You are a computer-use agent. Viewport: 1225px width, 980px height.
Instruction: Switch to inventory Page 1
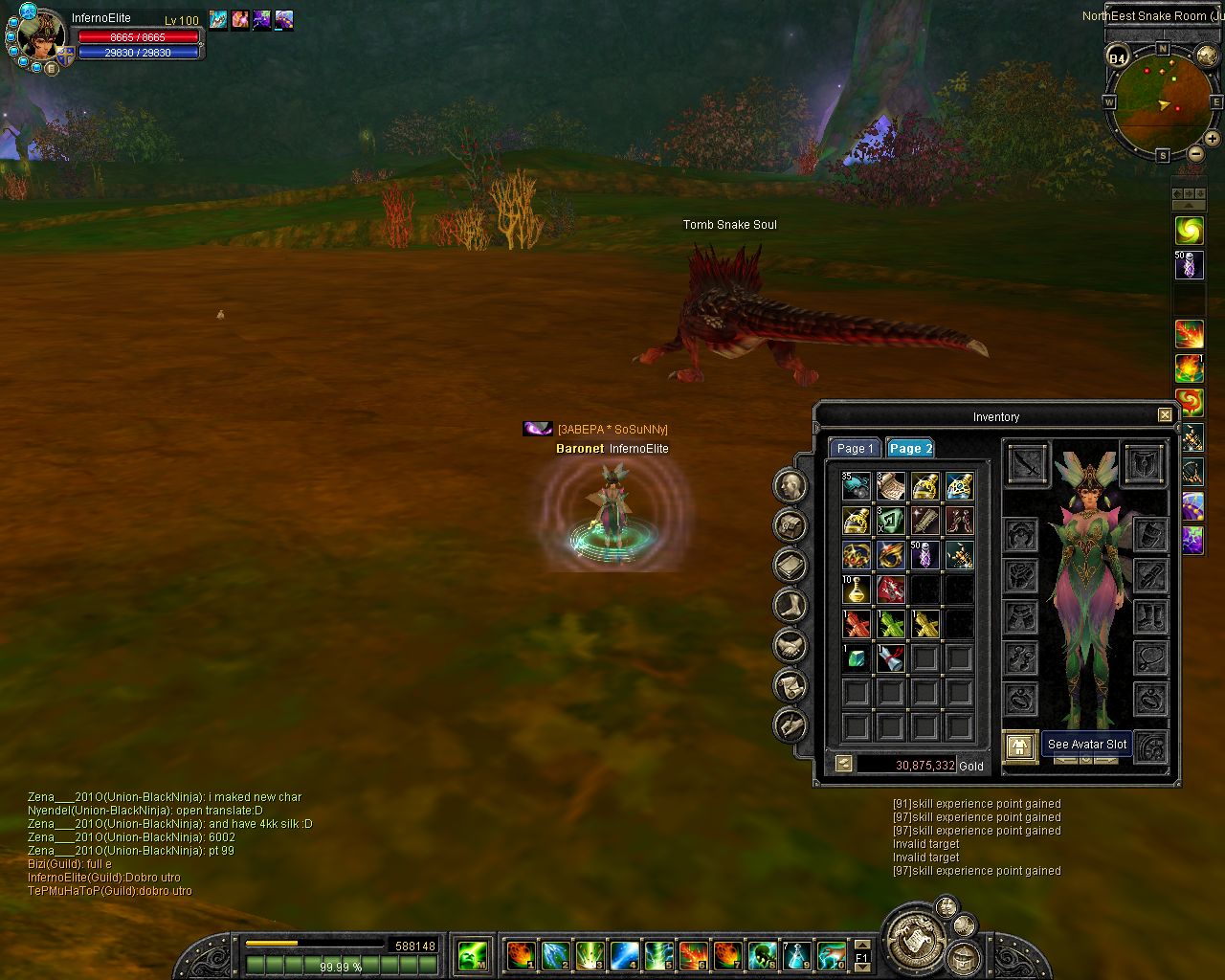(854, 448)
